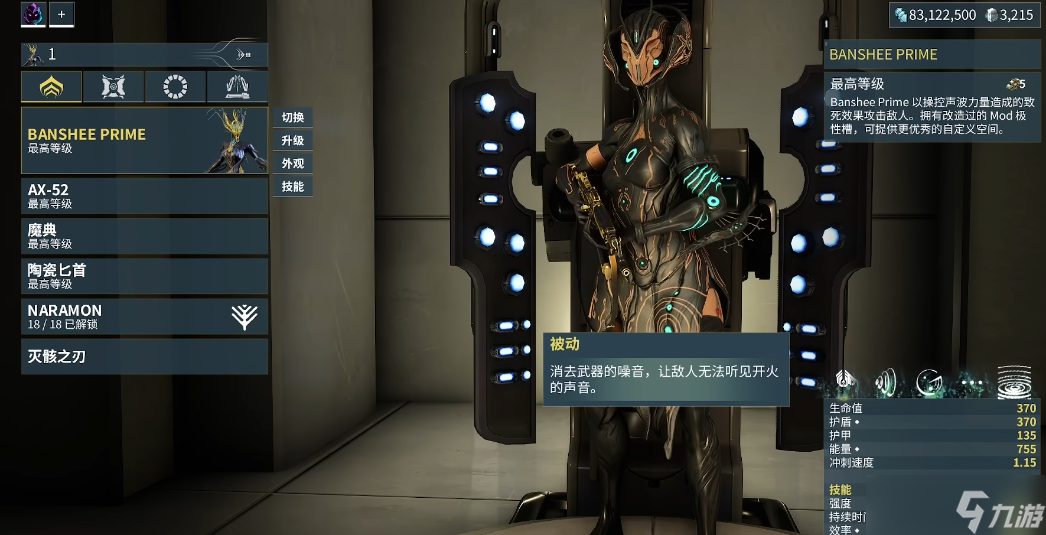Open the loadout 1 selector bar
This screenshot has height=535, width=1046.
coord(144,55)
